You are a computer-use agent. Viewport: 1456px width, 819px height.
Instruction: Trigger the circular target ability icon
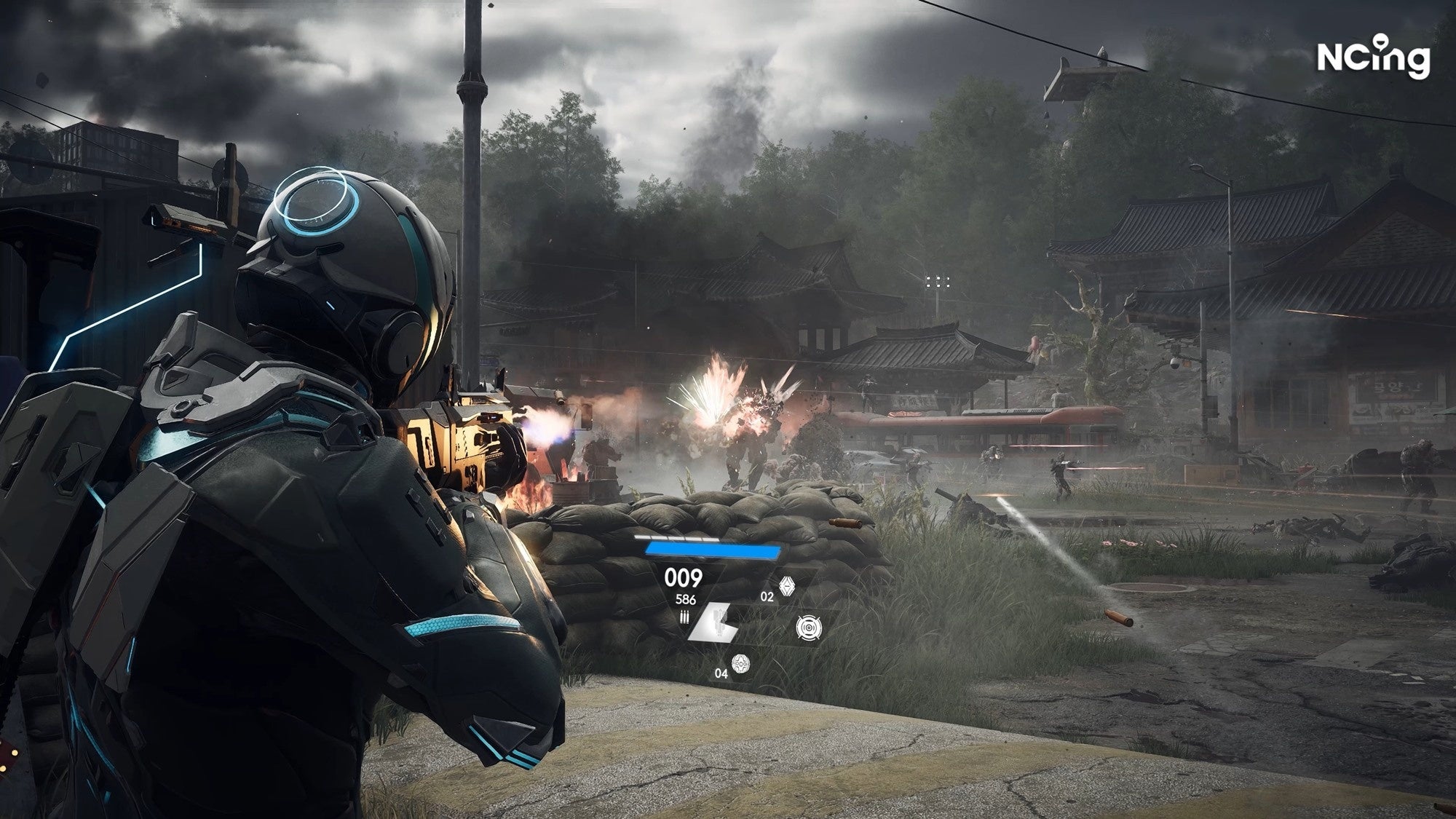(807, 628)
